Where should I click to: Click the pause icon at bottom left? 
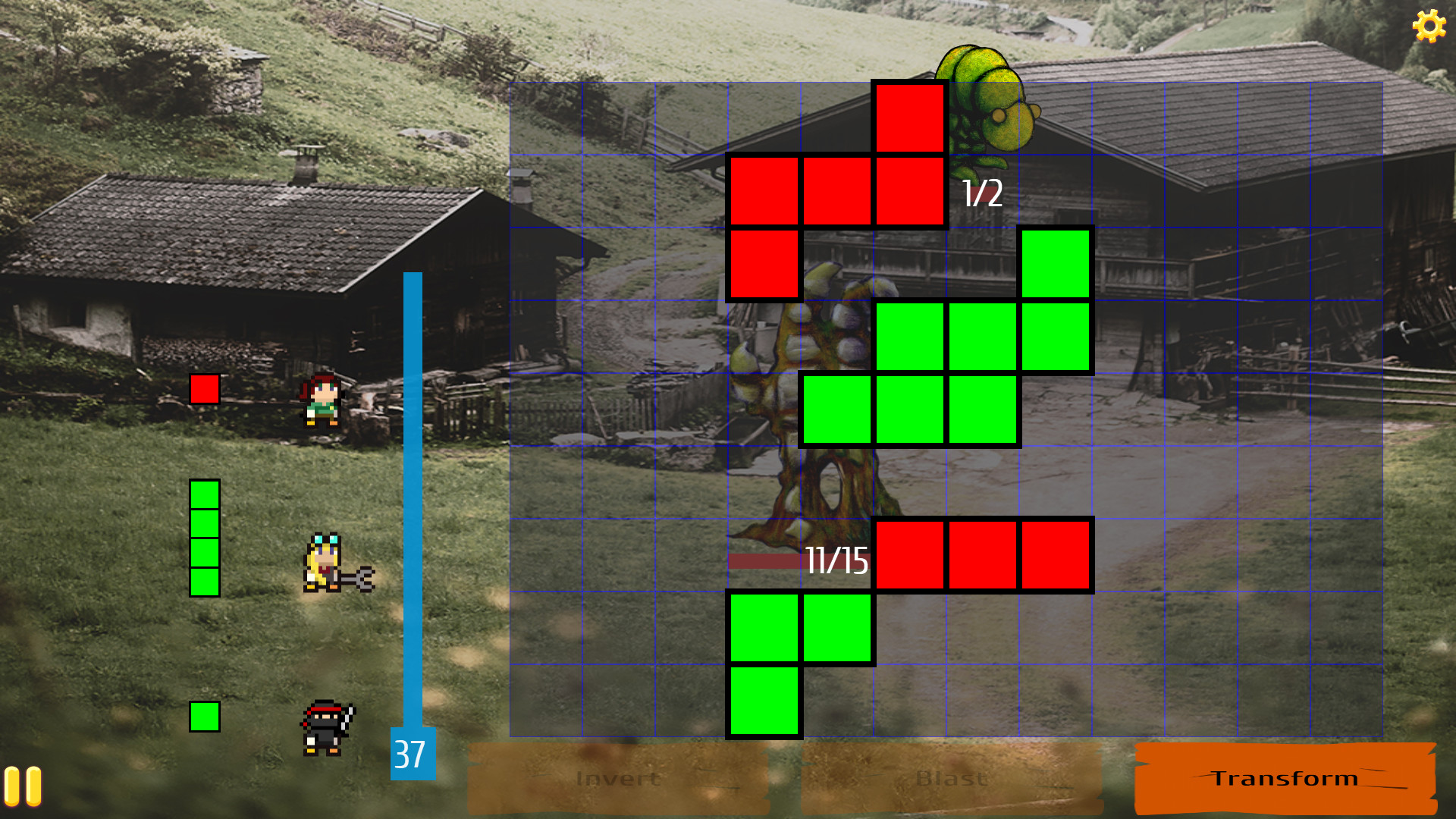tap(23, 783)
